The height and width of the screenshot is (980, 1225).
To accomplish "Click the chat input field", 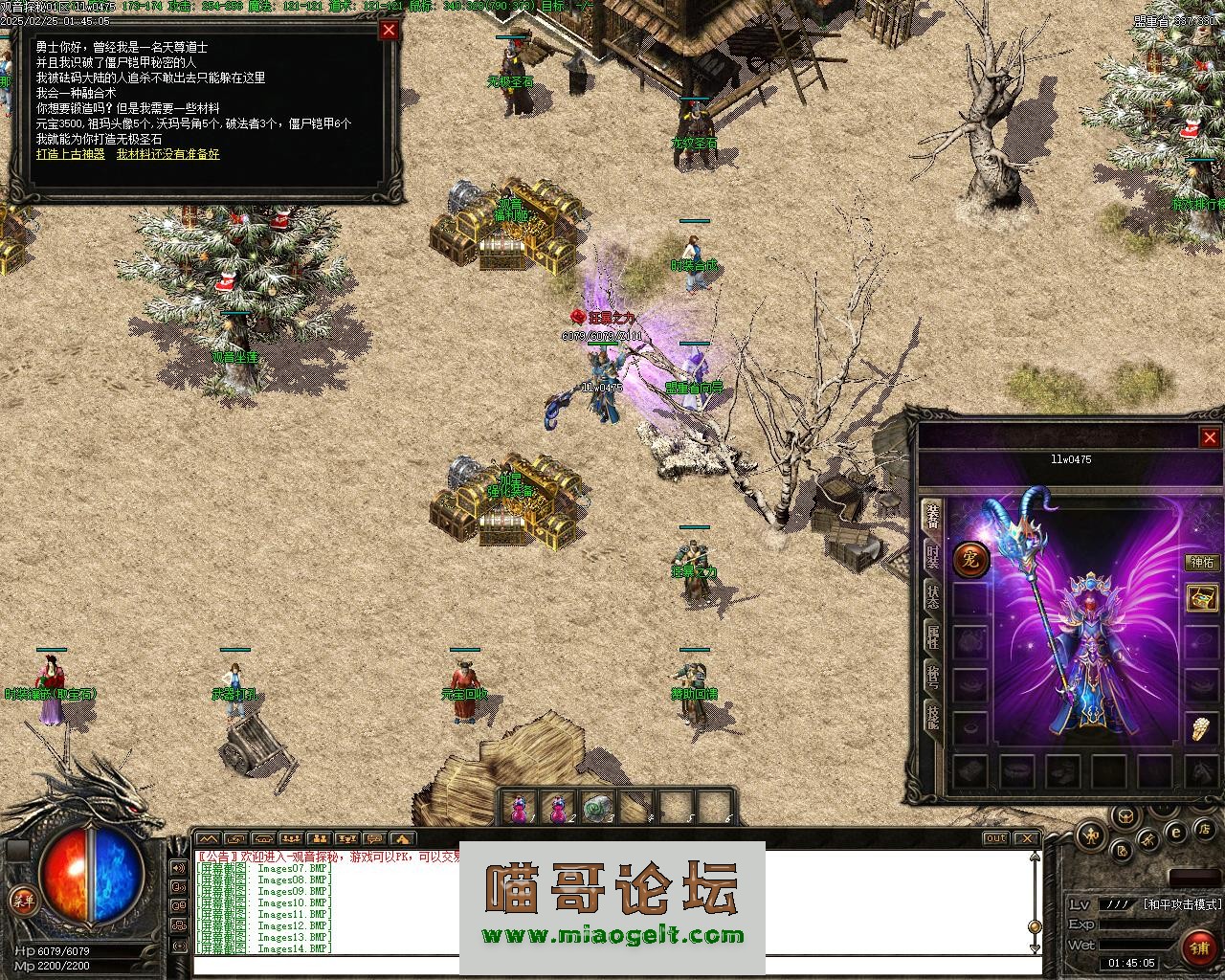I will pos(612,967).
